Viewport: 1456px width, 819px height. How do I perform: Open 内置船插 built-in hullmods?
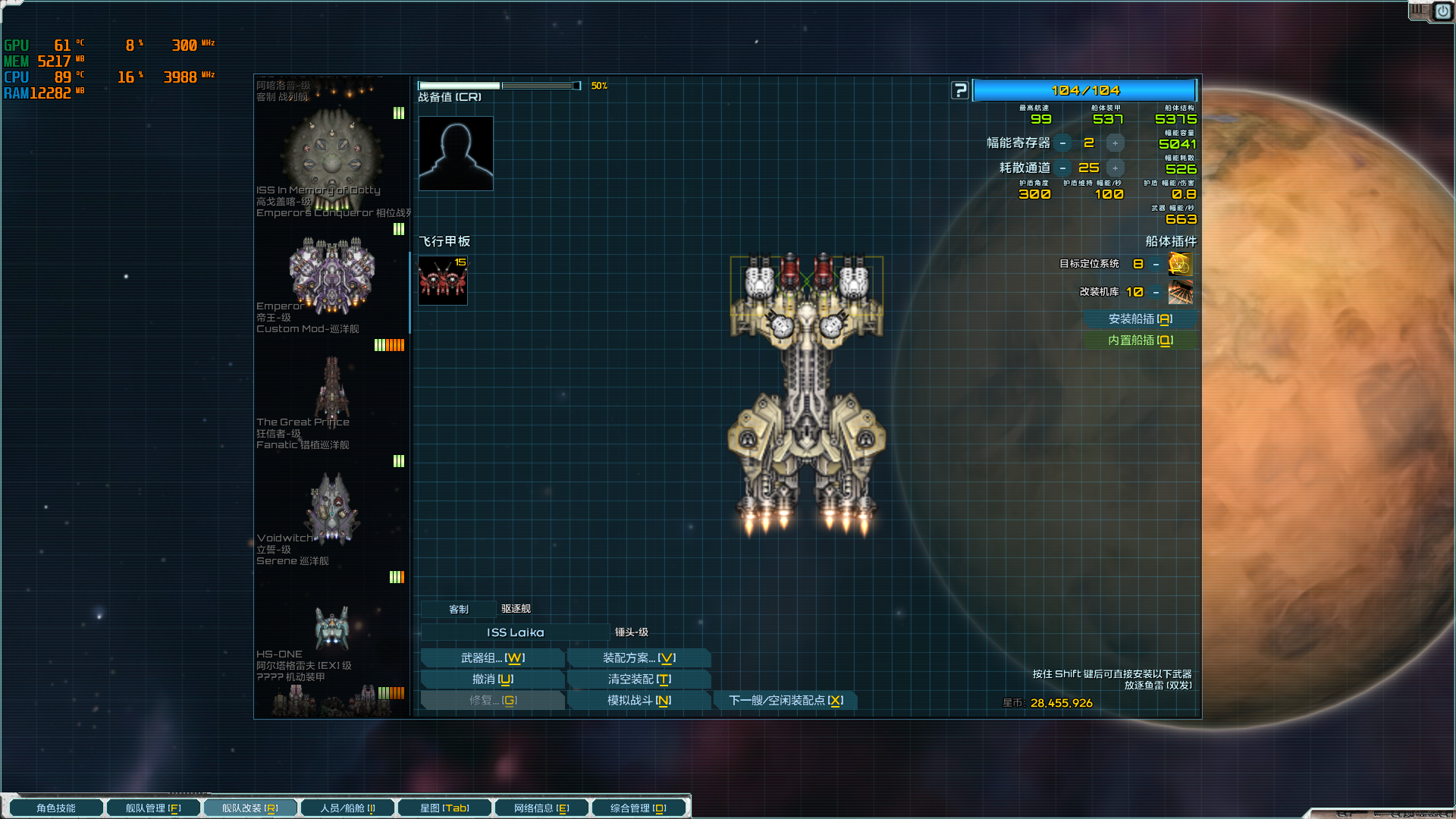pyautogui.click(x=1140, y=340)
